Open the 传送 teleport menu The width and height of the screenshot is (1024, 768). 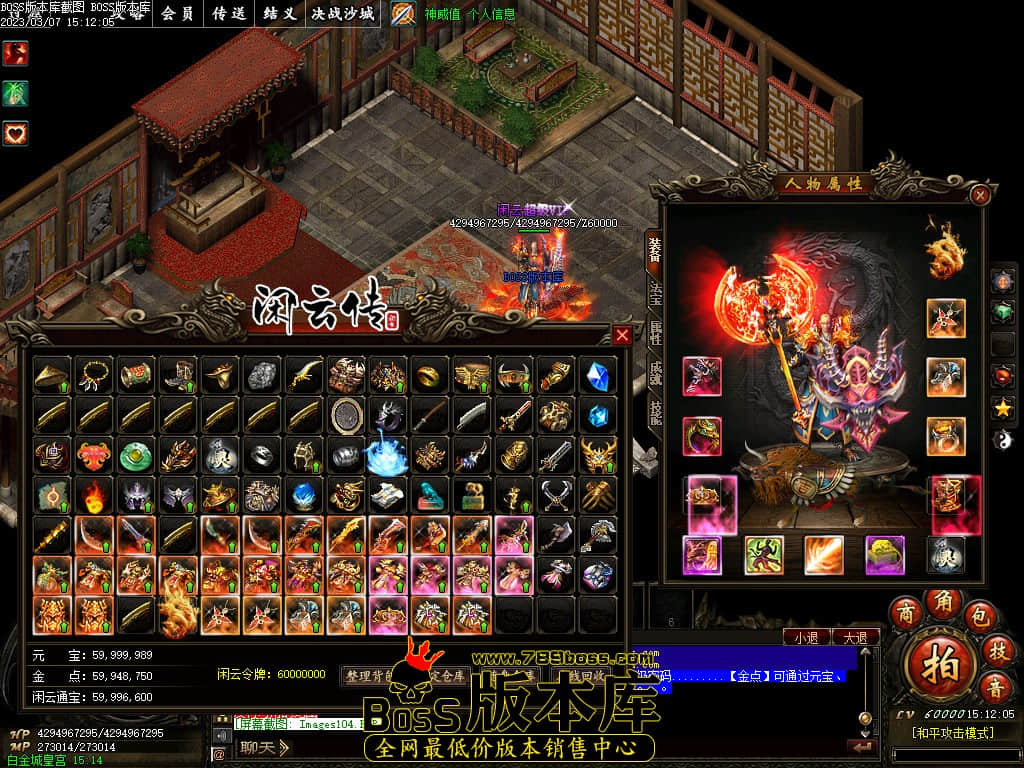coord(230,14)
